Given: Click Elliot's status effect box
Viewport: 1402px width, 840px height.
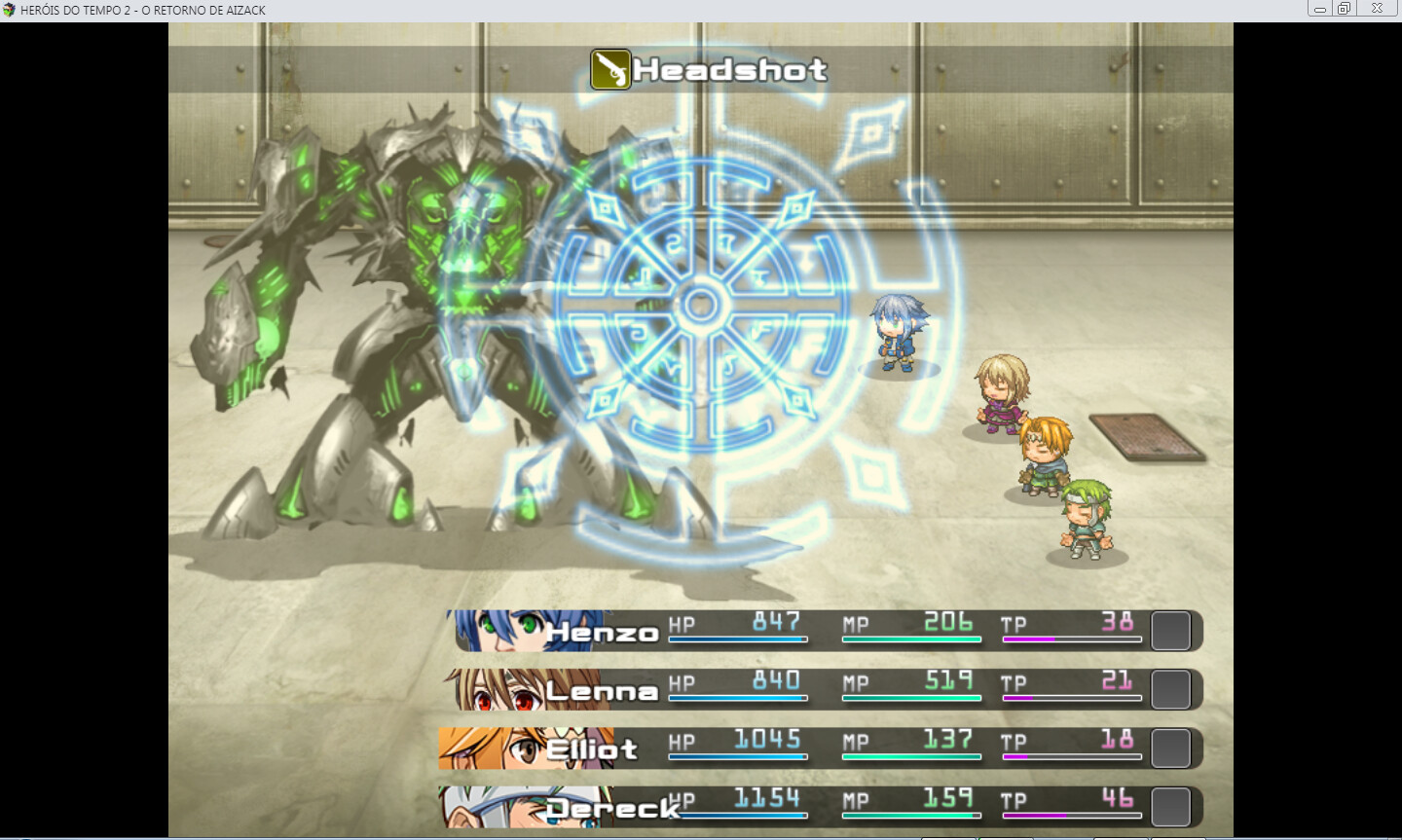Looking at the screenshot, I should pos(1171,748).
